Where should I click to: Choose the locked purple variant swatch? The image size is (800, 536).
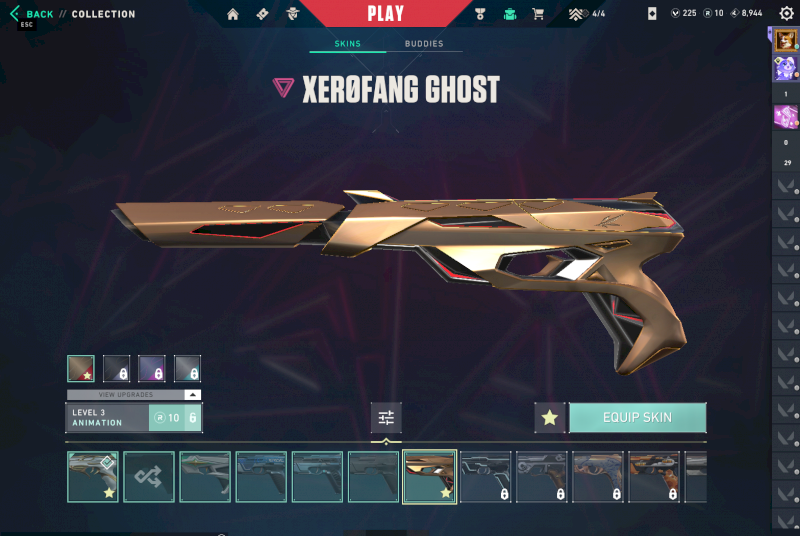tap(152, 368)
